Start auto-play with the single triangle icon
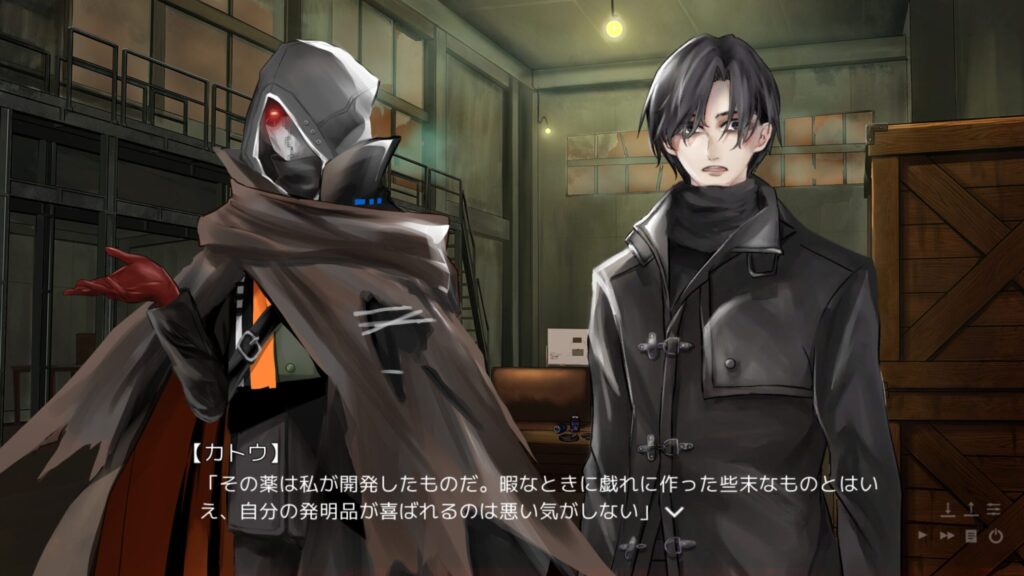The image size is (1024, 576). 924,536
